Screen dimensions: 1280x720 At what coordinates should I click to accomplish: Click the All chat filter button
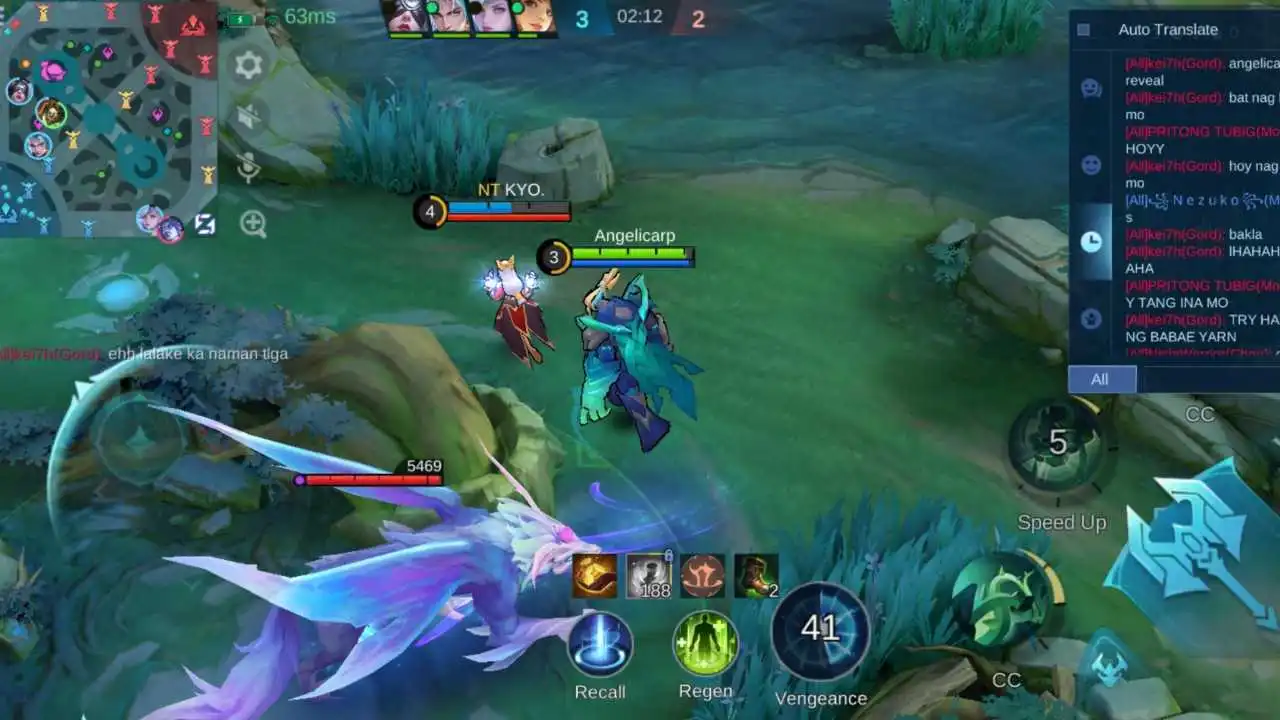(1100, 379)
